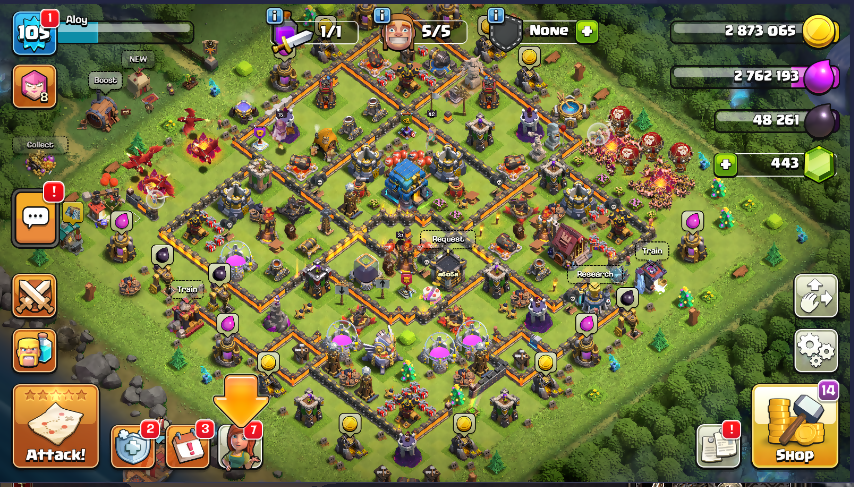The height and width of the screenshot is (487, 854).
Task: Add a shield with the green plus
Action: pyautogui.click(x=586, y=31)
